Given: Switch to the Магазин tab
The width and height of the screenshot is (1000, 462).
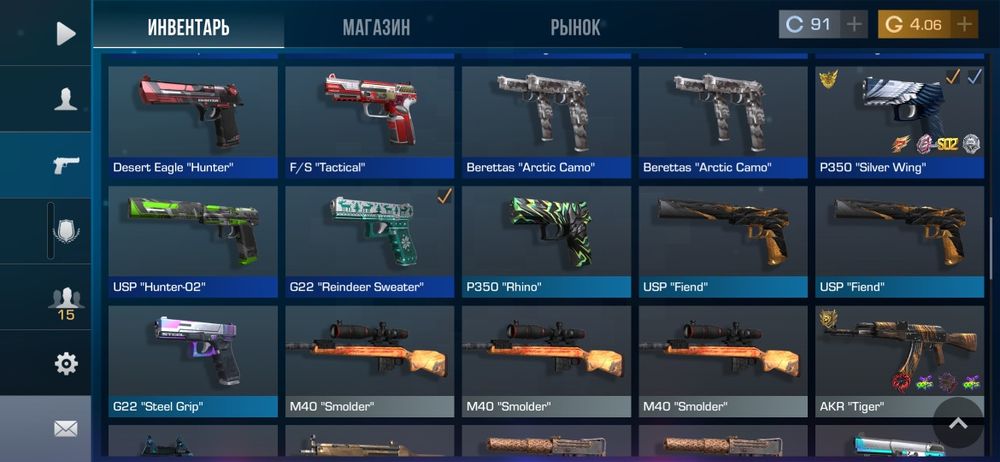Looking at the screenshot, I should 376,27.
